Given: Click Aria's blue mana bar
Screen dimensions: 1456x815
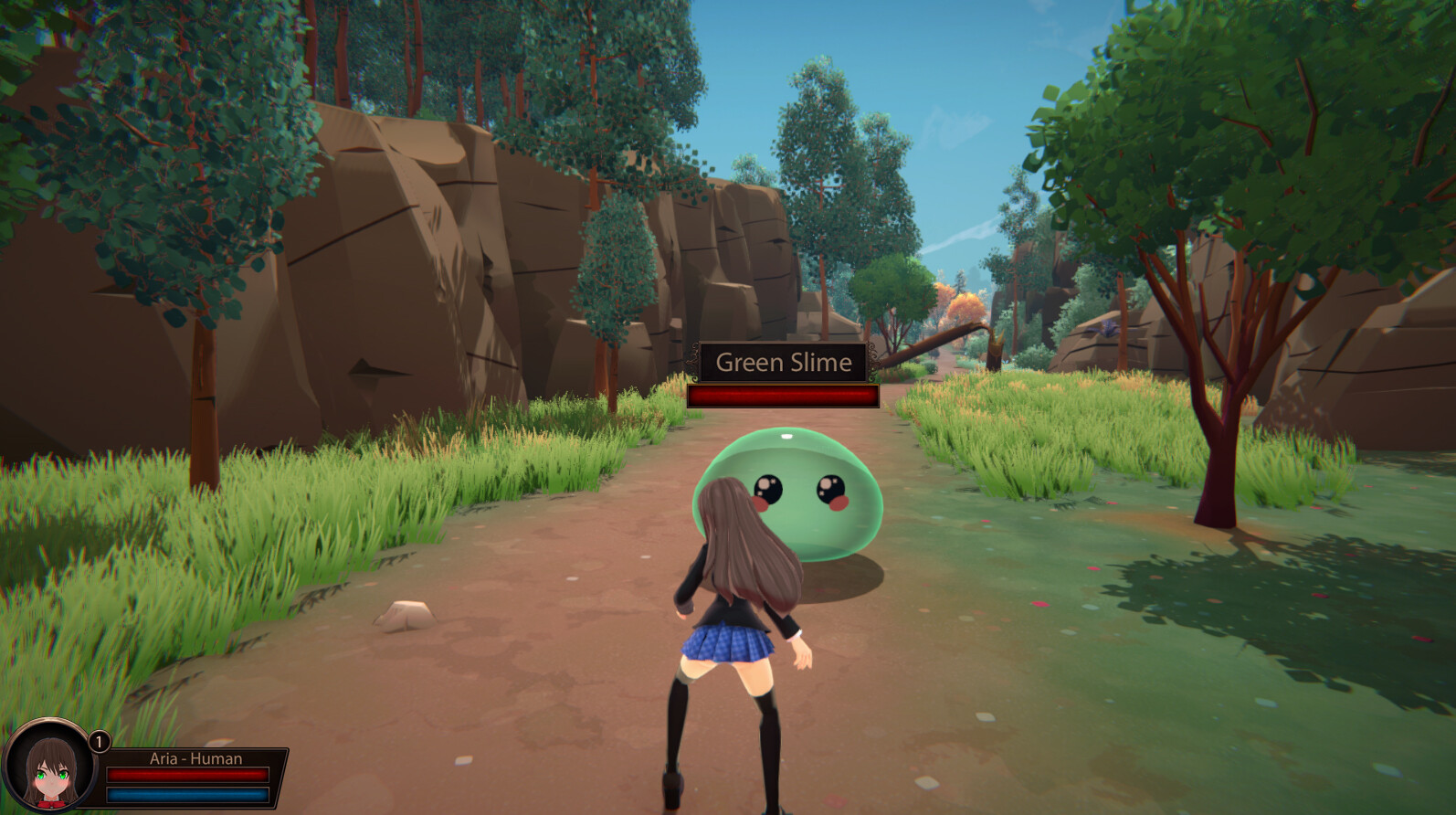Looking at the screenshot, I should coord(187,794).
